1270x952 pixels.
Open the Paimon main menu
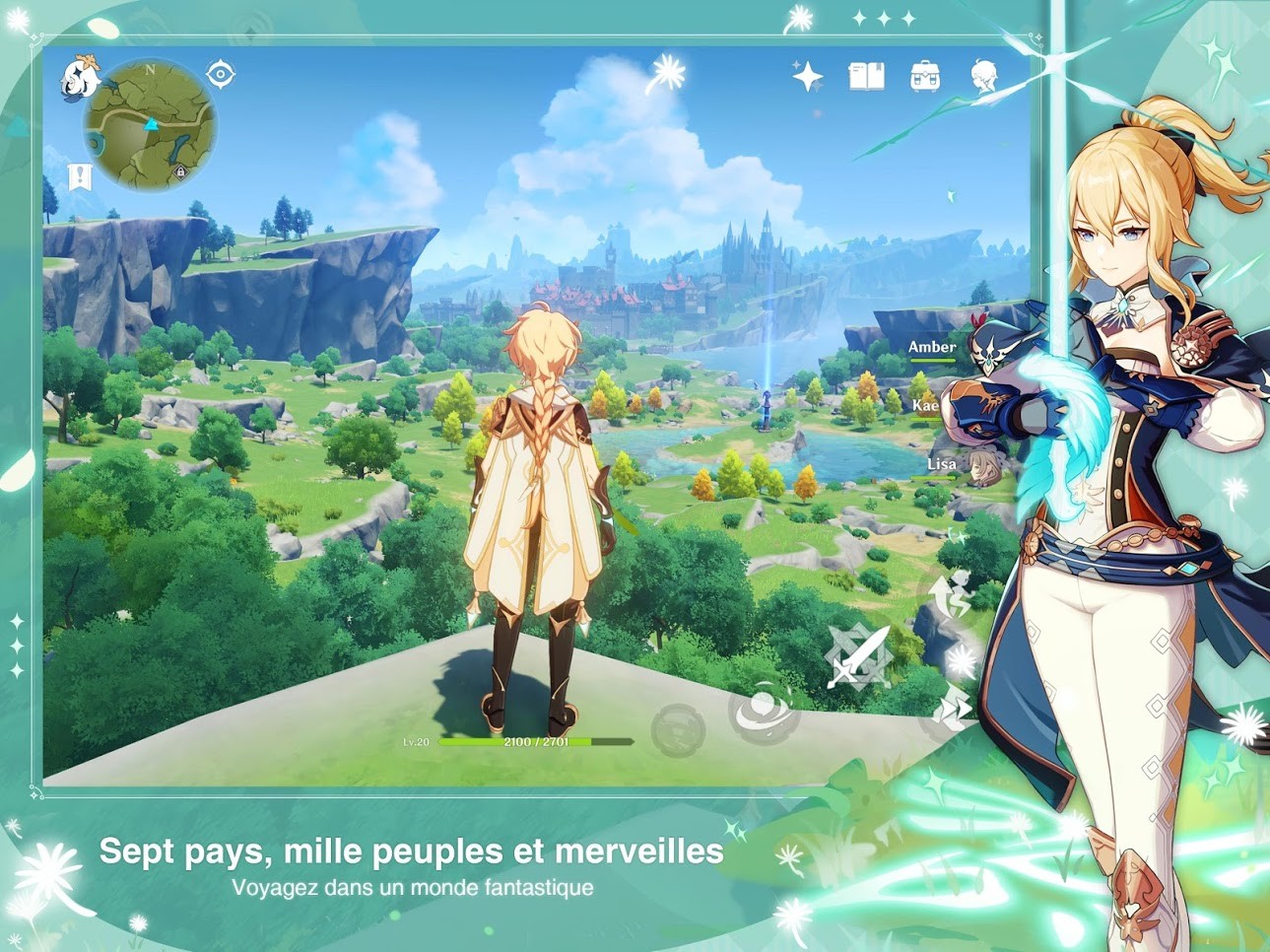tap(81, 79)
